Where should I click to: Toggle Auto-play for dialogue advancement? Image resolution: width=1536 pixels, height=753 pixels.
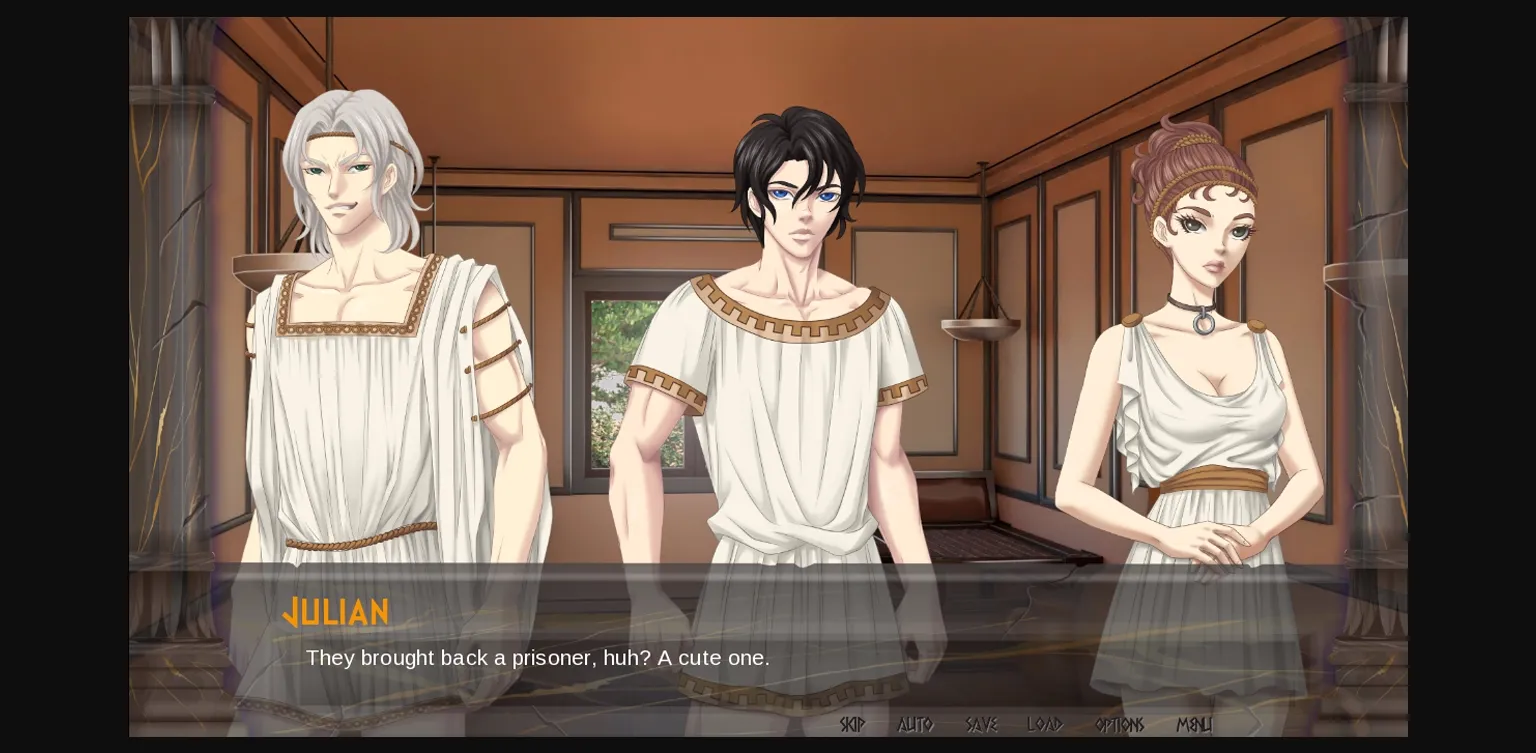[915, 725]
